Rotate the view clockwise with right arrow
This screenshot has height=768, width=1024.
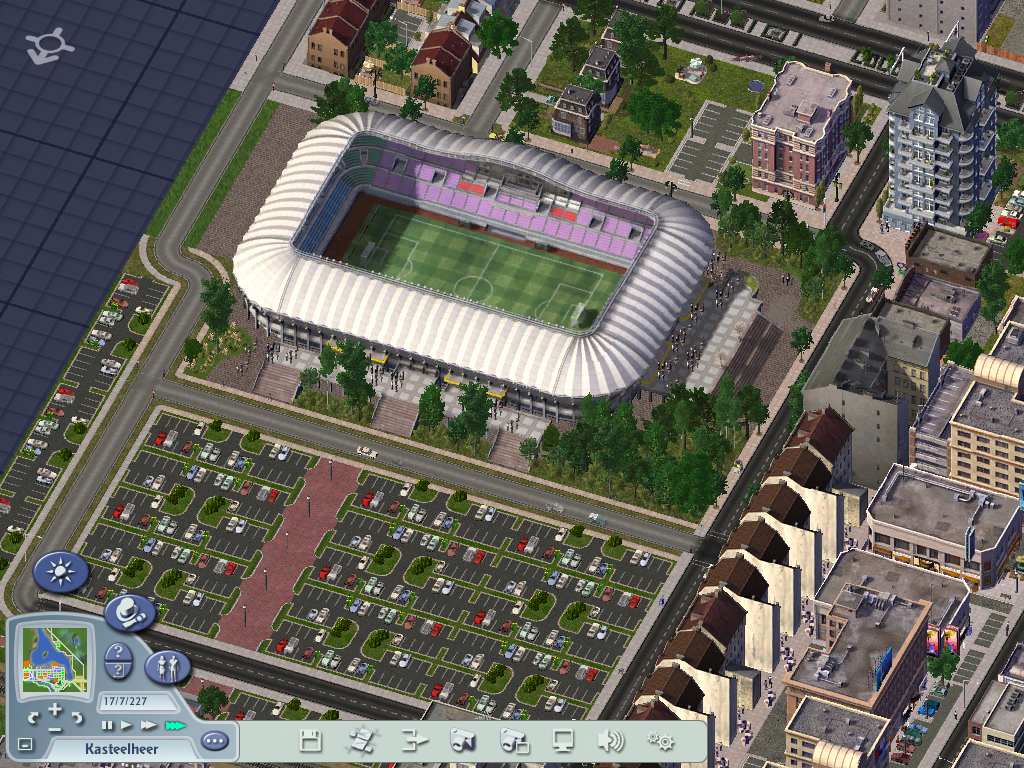tap(79, 718)
